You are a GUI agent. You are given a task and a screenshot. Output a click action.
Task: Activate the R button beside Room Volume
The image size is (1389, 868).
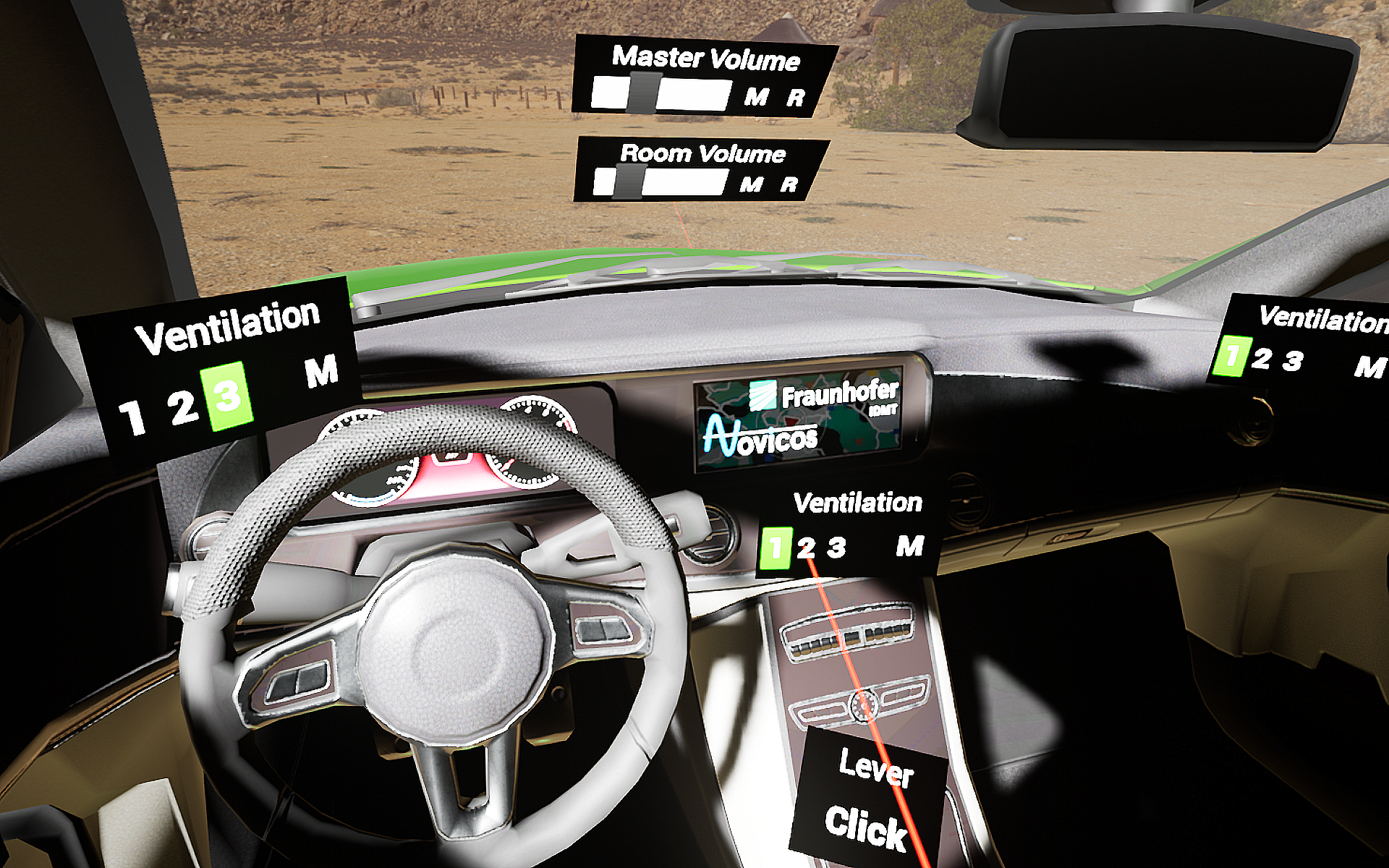(789, 185)
